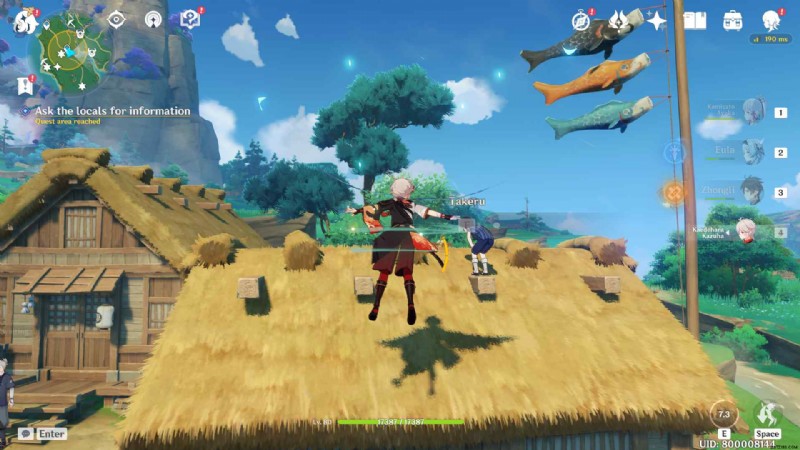Screen dimensions: 800x450
Task: Select active character Kaedehara Kazuha
Action: click(747, 230)
